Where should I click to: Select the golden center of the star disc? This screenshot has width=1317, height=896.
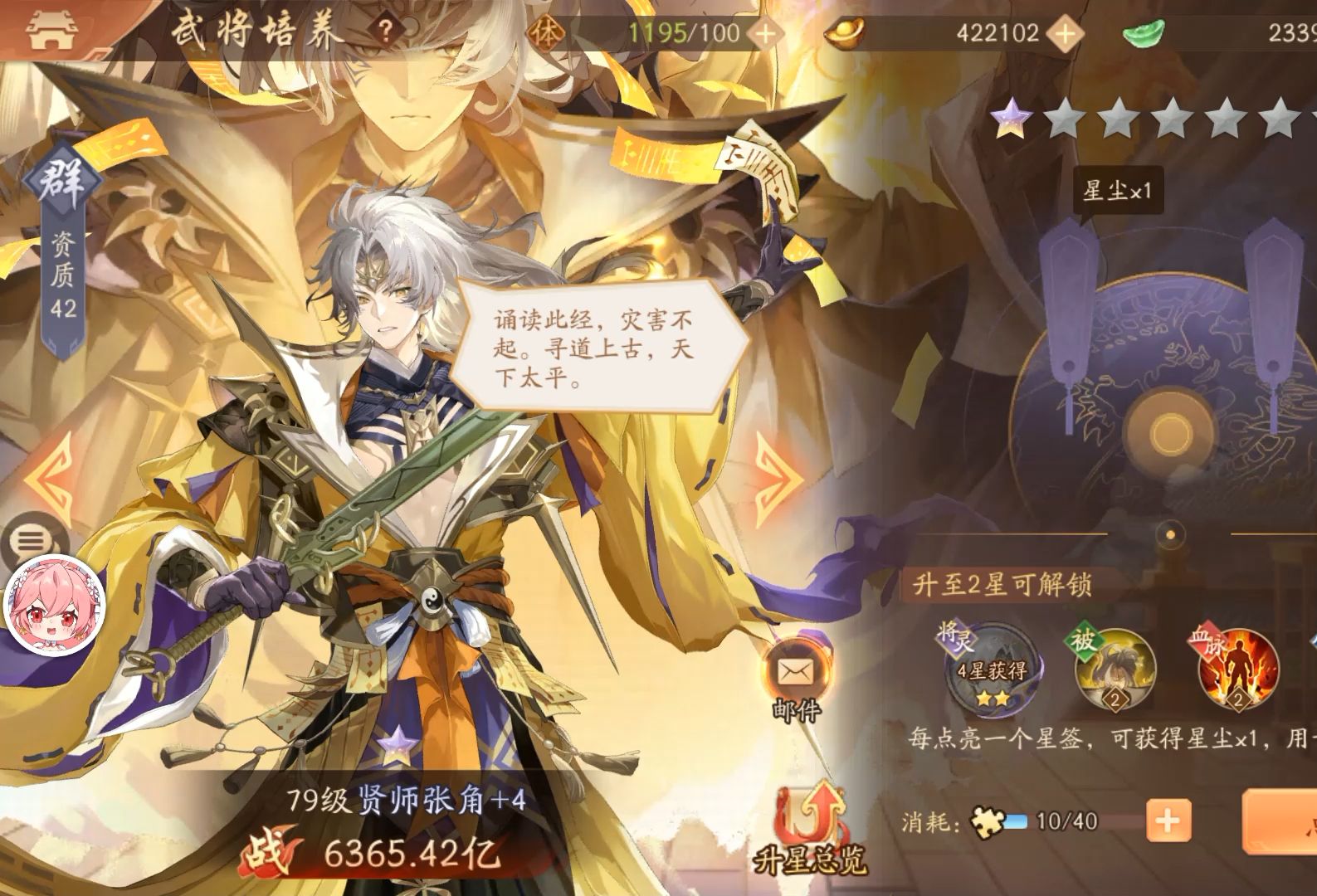1170,431
